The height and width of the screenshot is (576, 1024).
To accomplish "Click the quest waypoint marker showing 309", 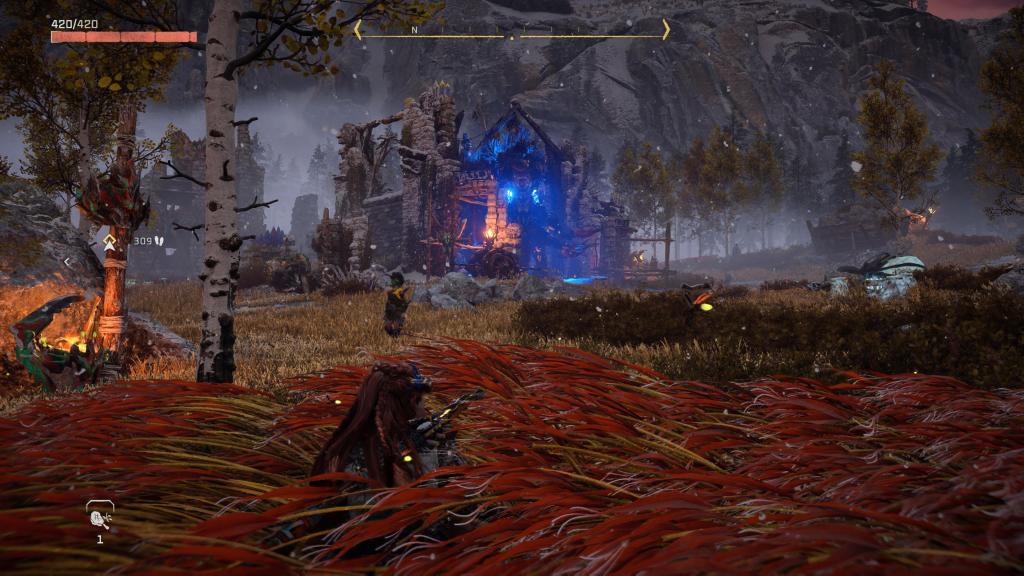I will [110, 241].
